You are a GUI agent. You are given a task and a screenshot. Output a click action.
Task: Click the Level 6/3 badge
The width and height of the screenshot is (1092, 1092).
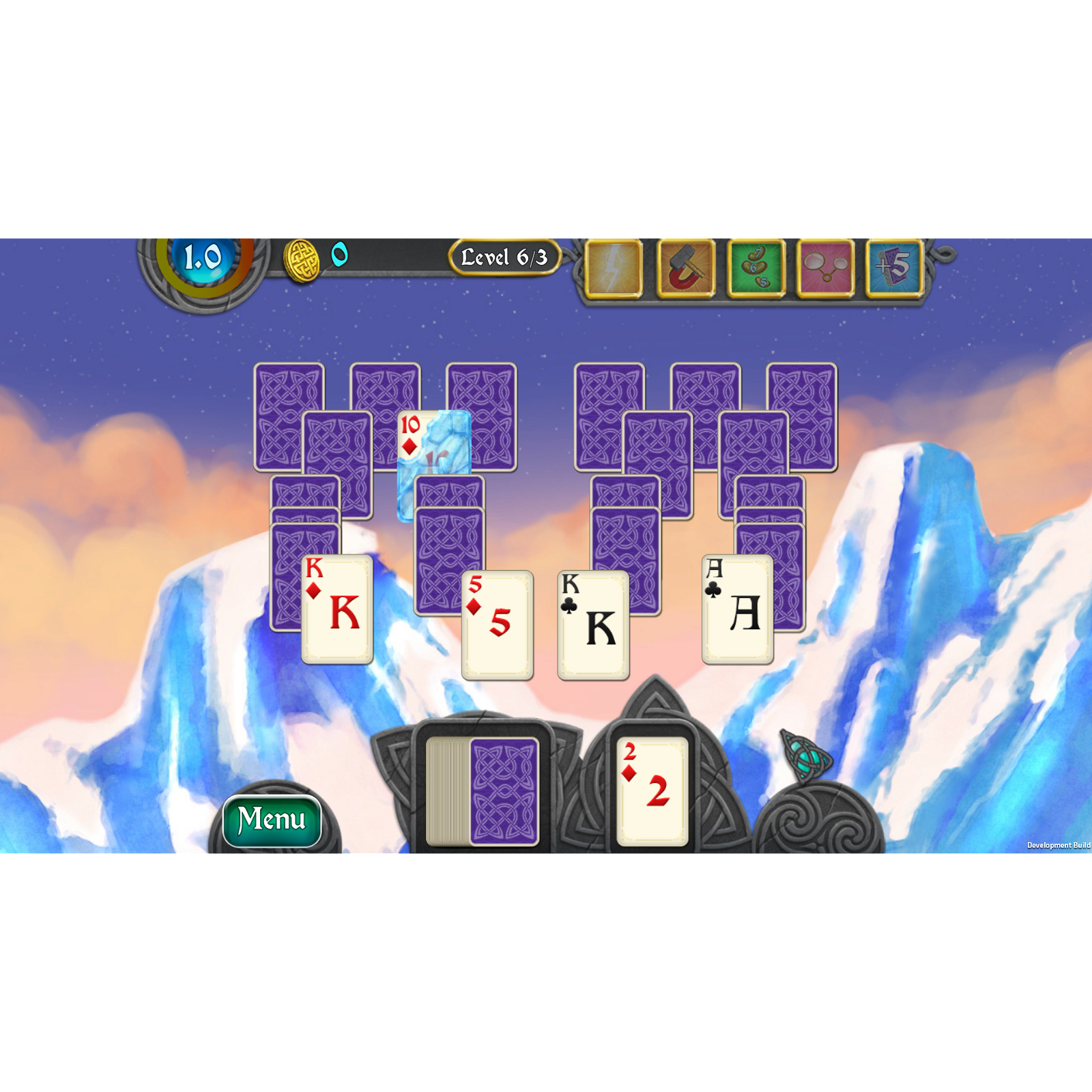(506, 257)
